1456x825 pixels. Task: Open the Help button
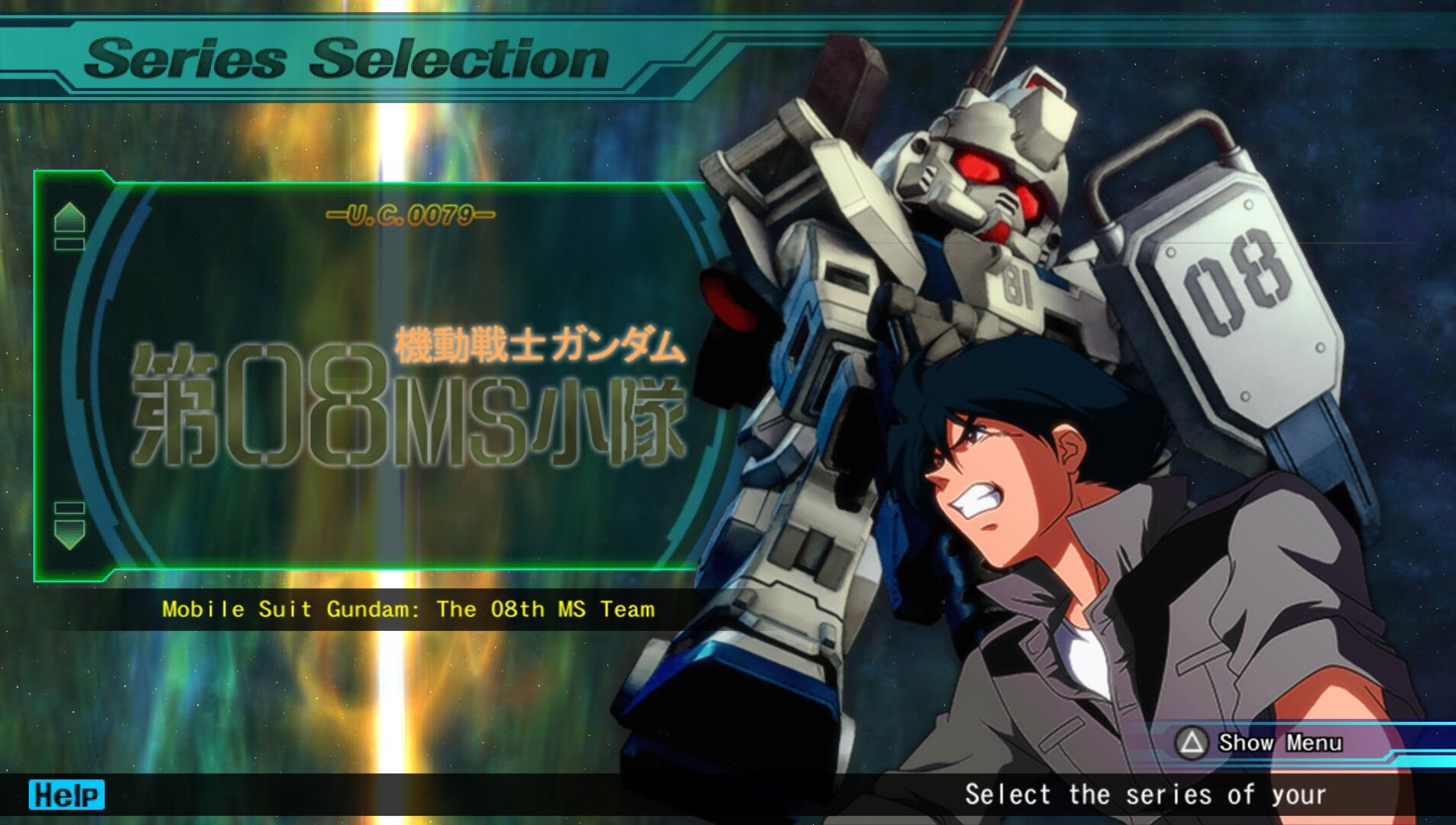(66, 794)
